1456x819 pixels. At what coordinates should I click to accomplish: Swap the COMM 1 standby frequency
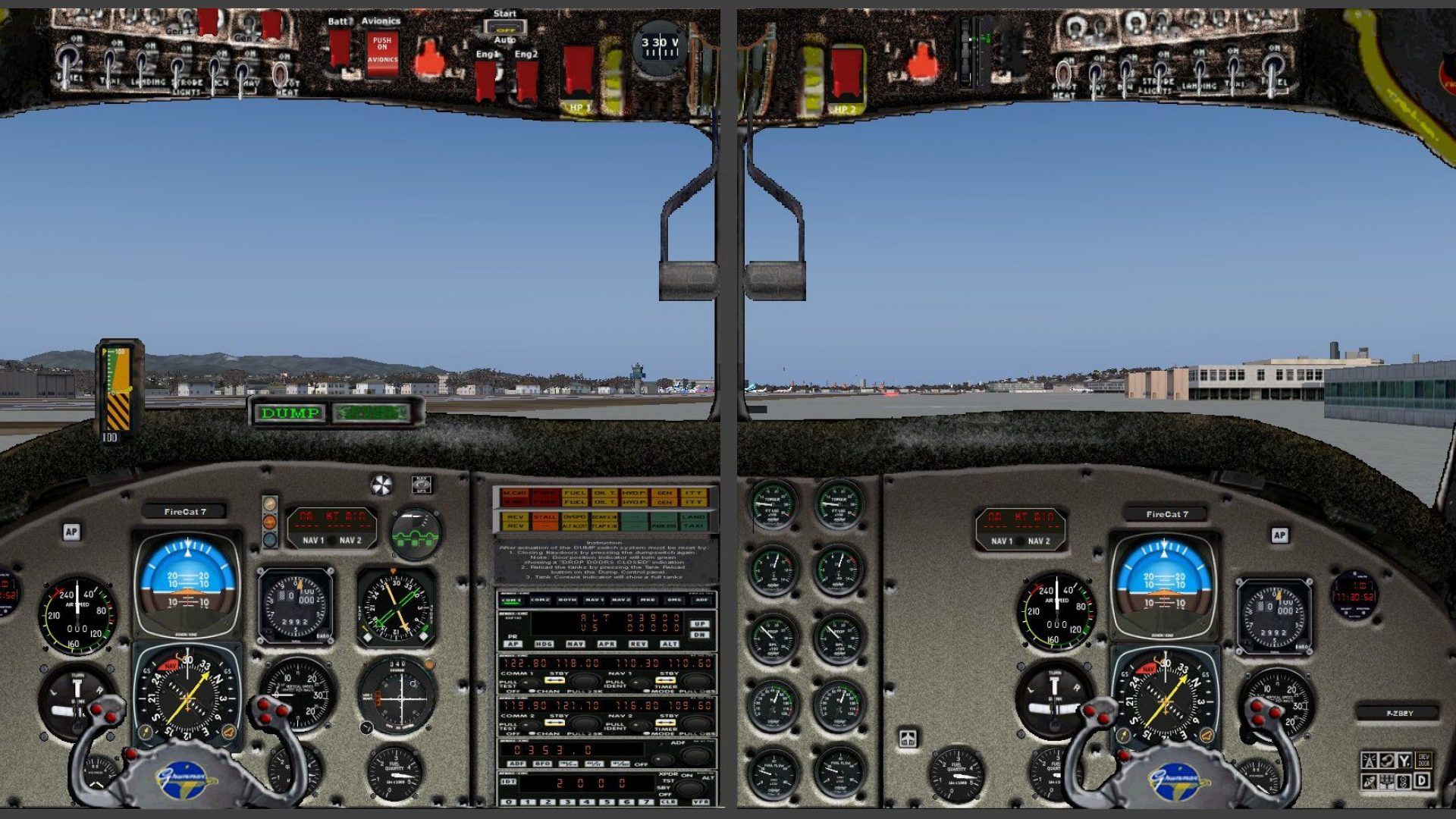pyautogui.click(x=554, y=679)
